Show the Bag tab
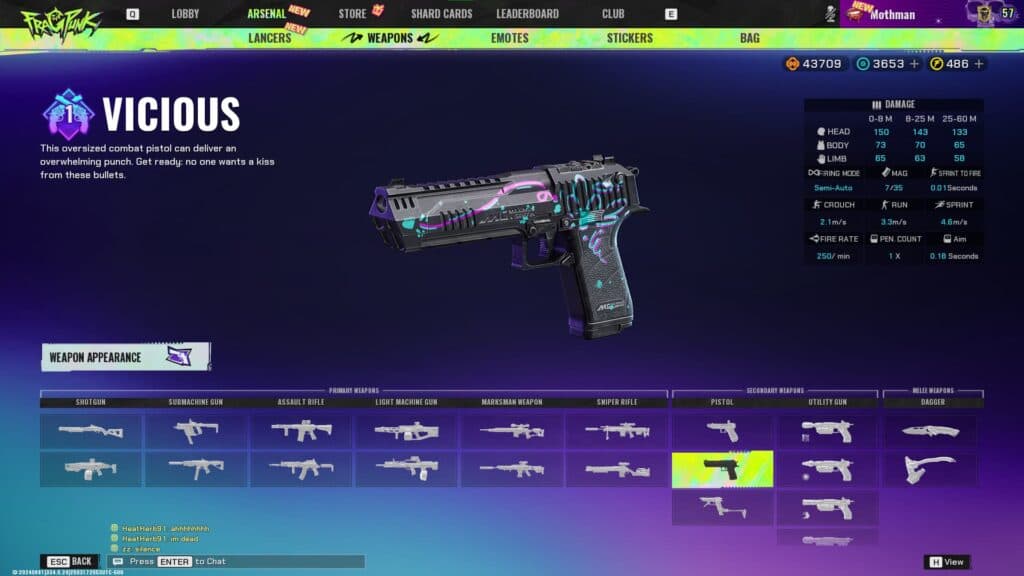 [749, 38]
